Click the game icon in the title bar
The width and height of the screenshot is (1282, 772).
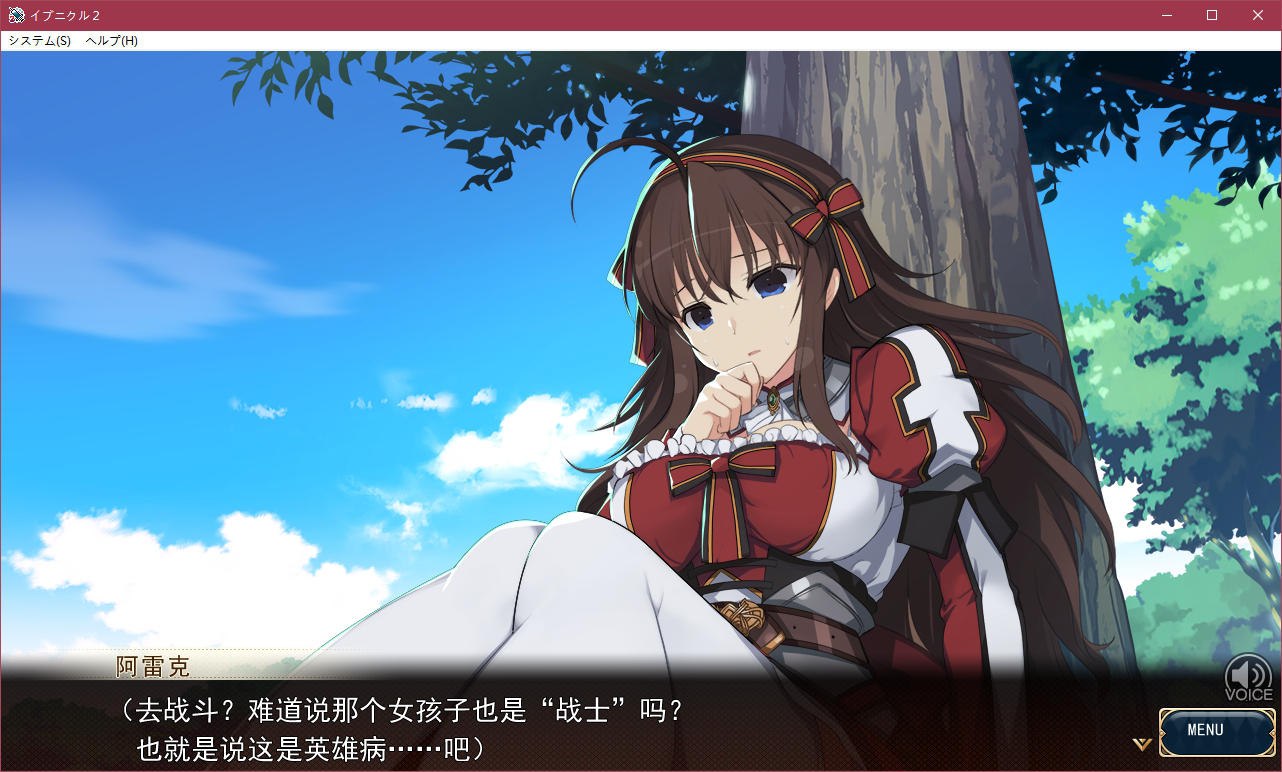[x=14, y=15]
